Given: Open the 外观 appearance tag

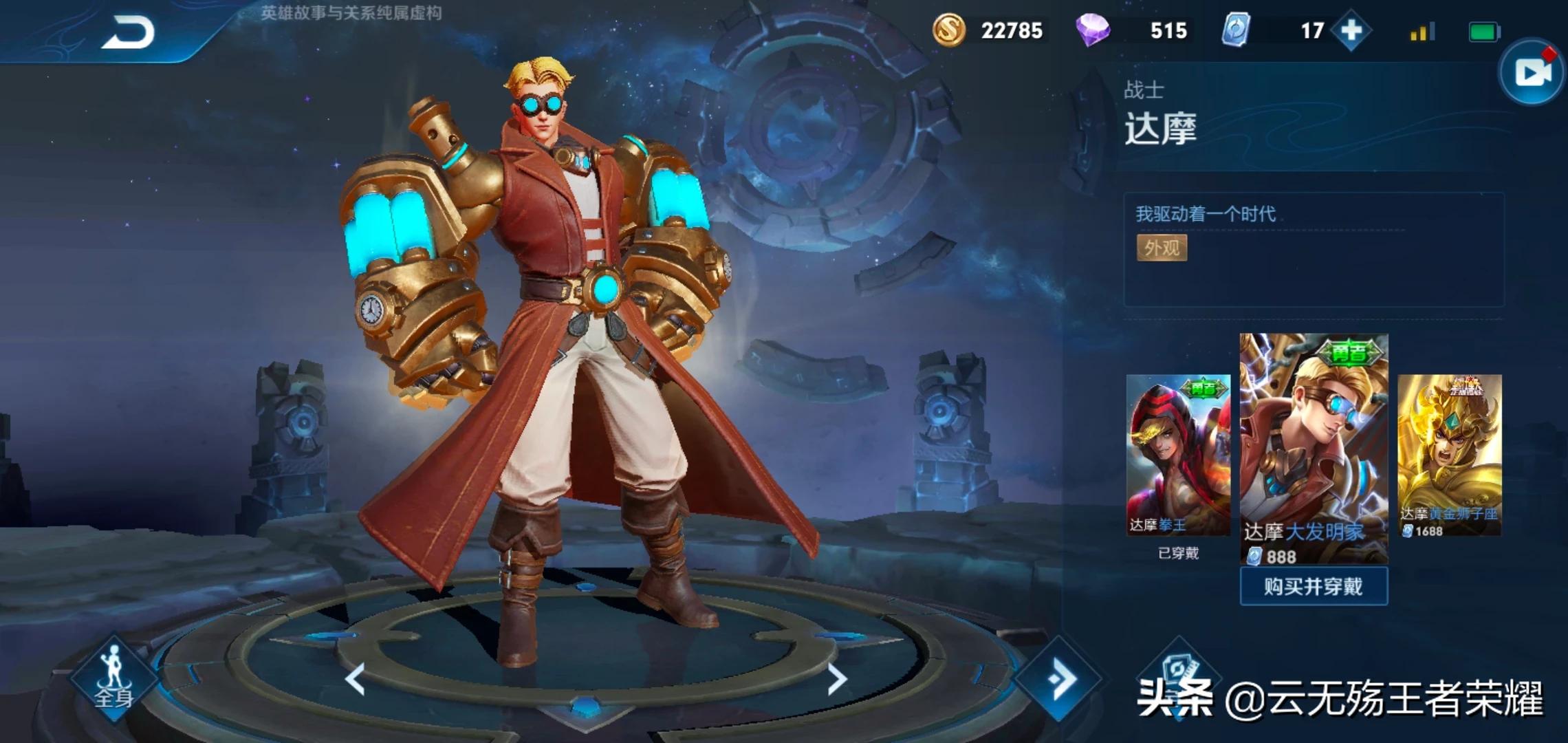Looking at the screenshot, I should click(1162, 248).
